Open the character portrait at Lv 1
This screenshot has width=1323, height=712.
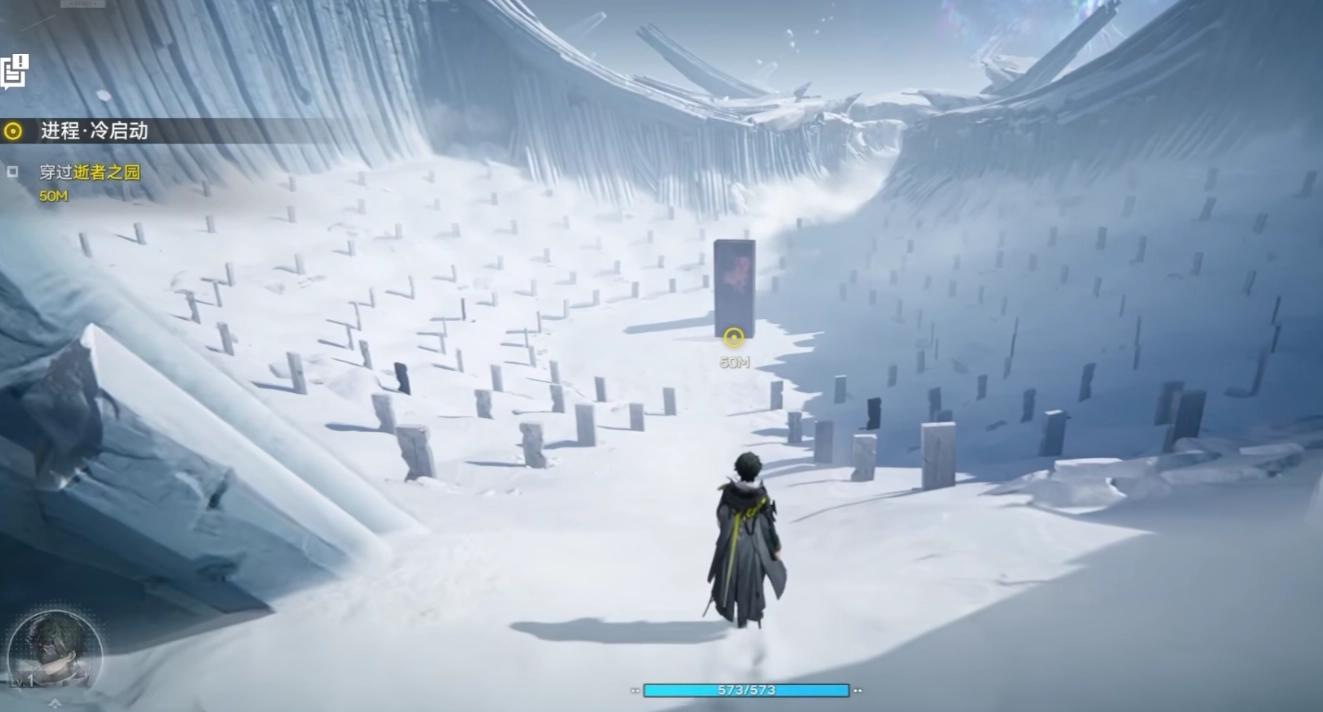pyautogui.click(x=54, y=649)
